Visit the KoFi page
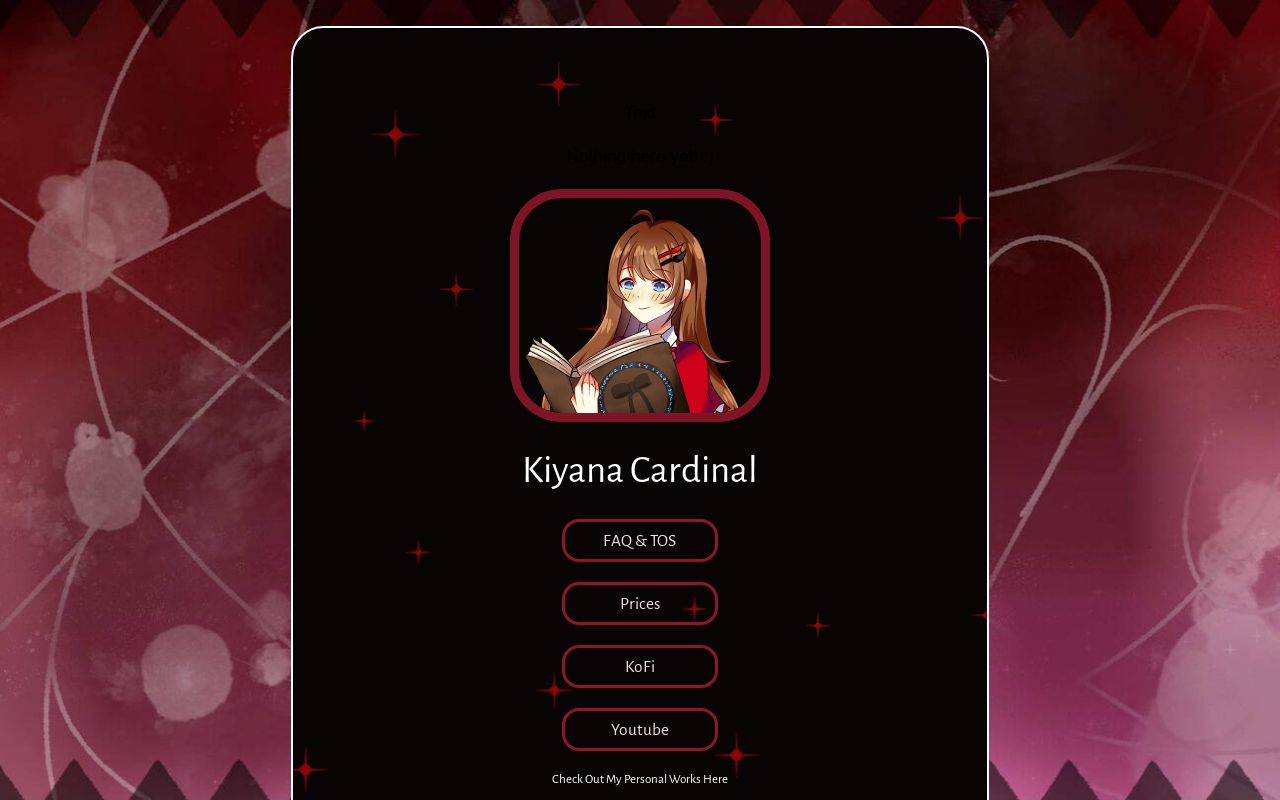Image resolution: width=1280 pixels, height=800 pixels. [640, 666]
